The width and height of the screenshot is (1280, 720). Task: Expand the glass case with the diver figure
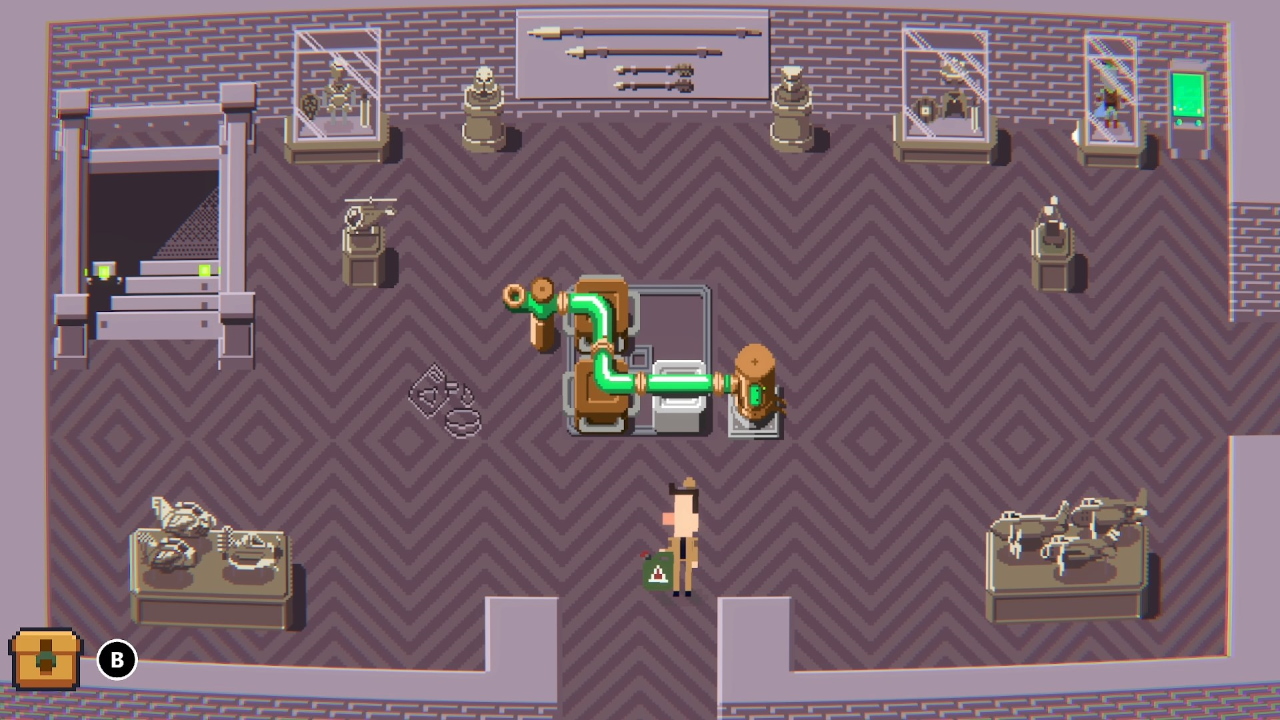point(1113,90)
